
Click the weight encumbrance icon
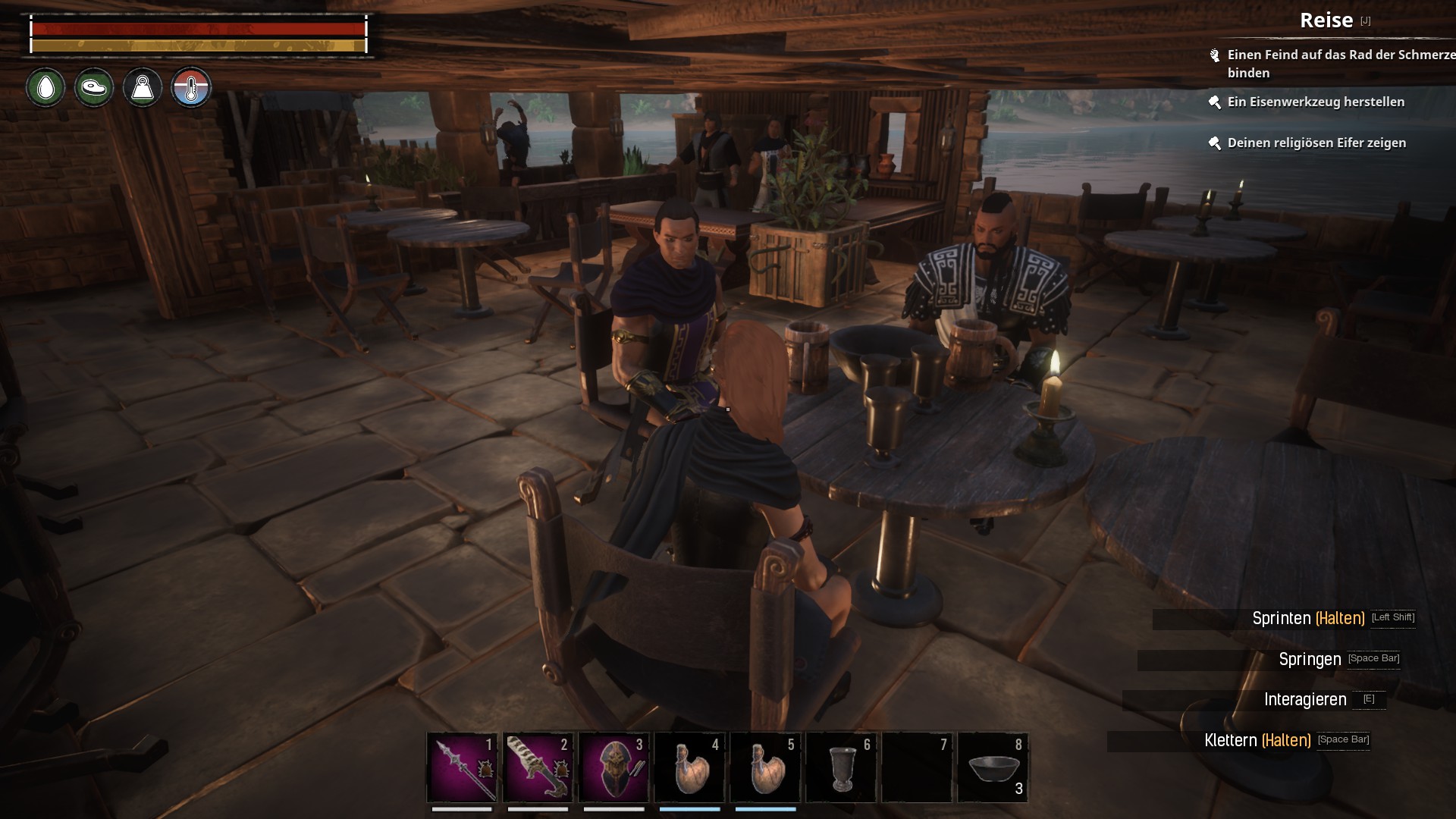pyautogui.click(x=143, y=88)
